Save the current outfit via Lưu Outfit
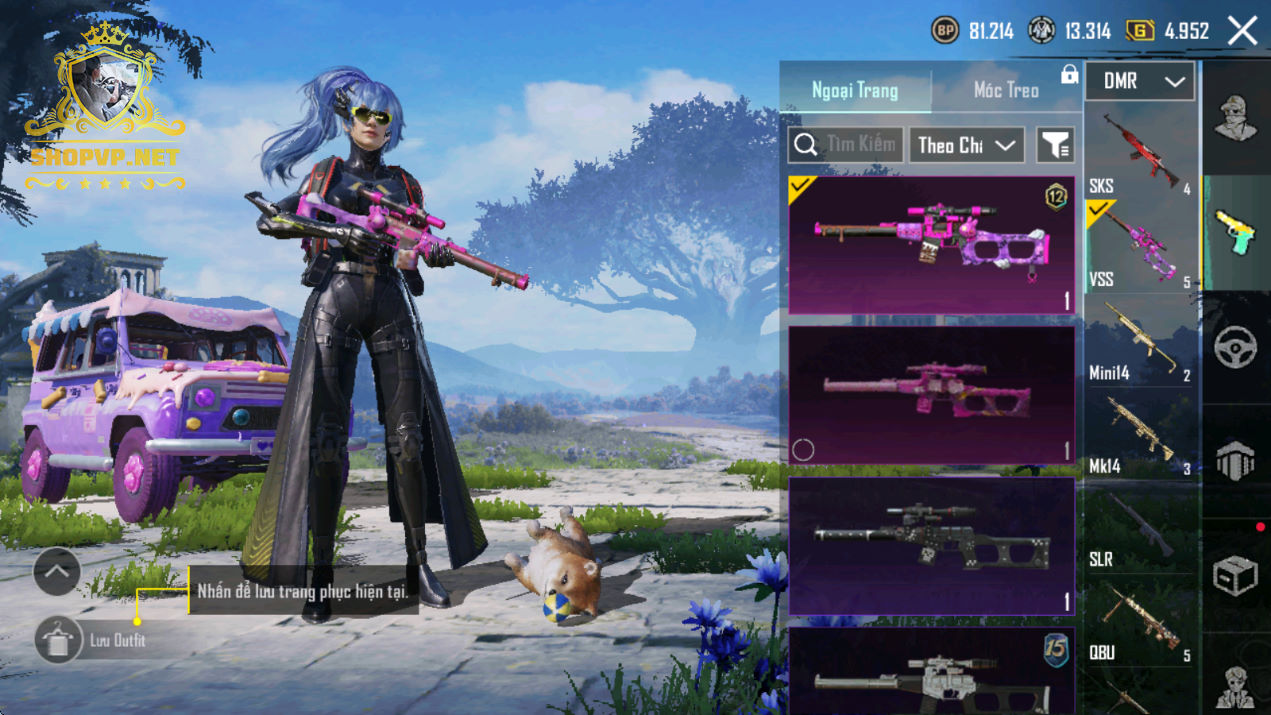Screen dimensions: 1271x715 click(x=58, y=640)
